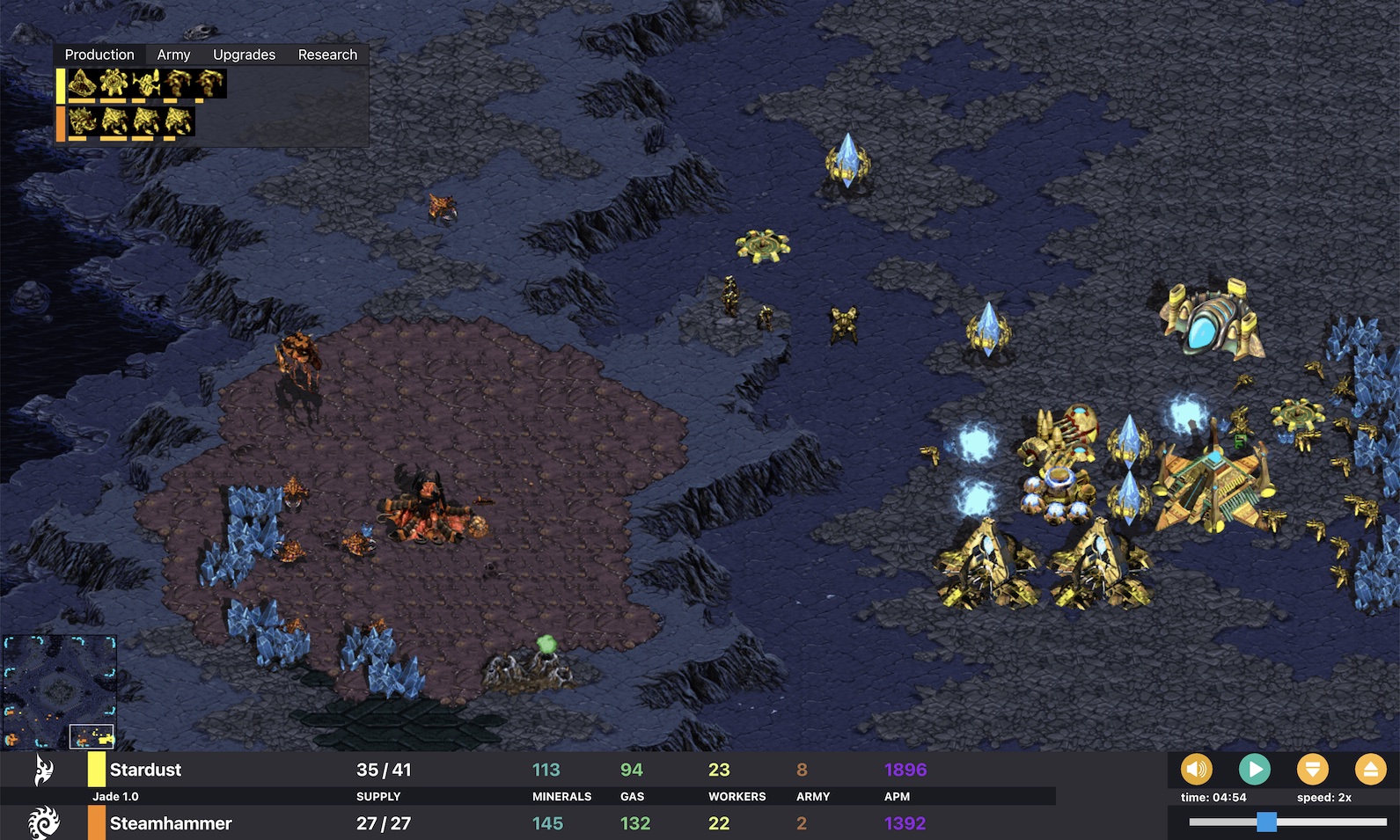
Task: Click the green play button
Action: click(x=1254, y=770)
